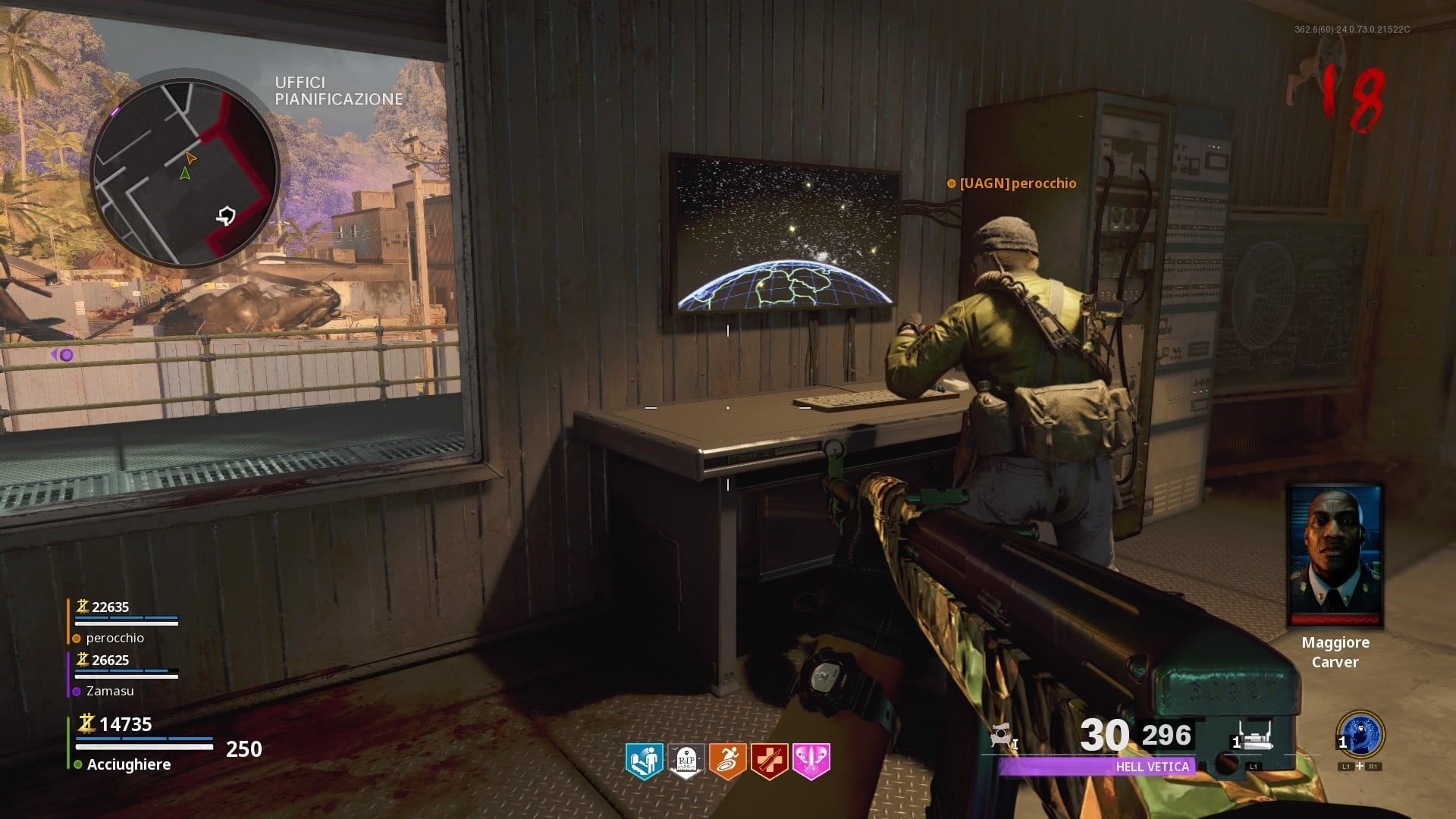Viewport: 1456px width, 819px height.
Task: Click the pink skull-and-bullet perk icon
Action: click(811, 761)
